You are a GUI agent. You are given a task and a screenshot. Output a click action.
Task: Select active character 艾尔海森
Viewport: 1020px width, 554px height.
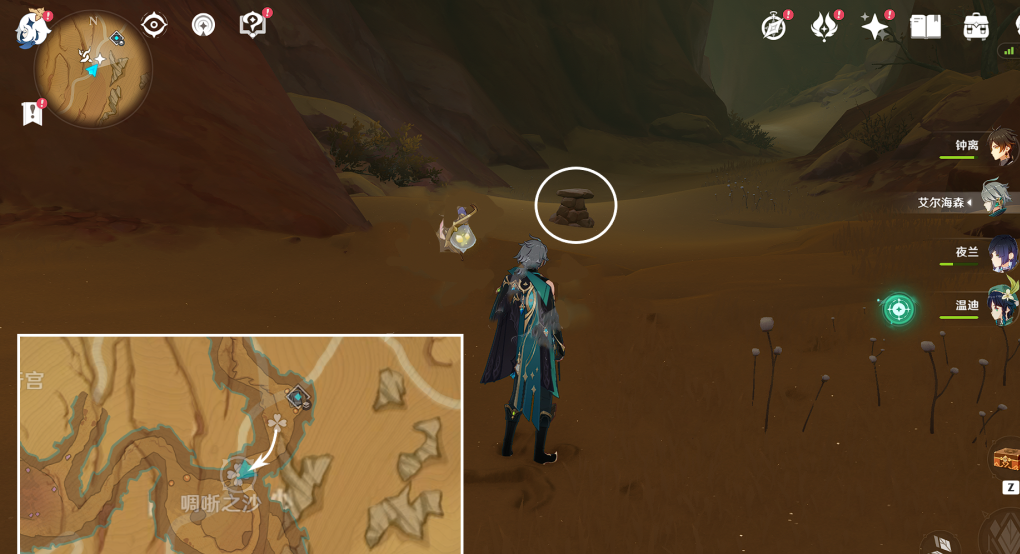pyautogui.click(x=994, y=200)
